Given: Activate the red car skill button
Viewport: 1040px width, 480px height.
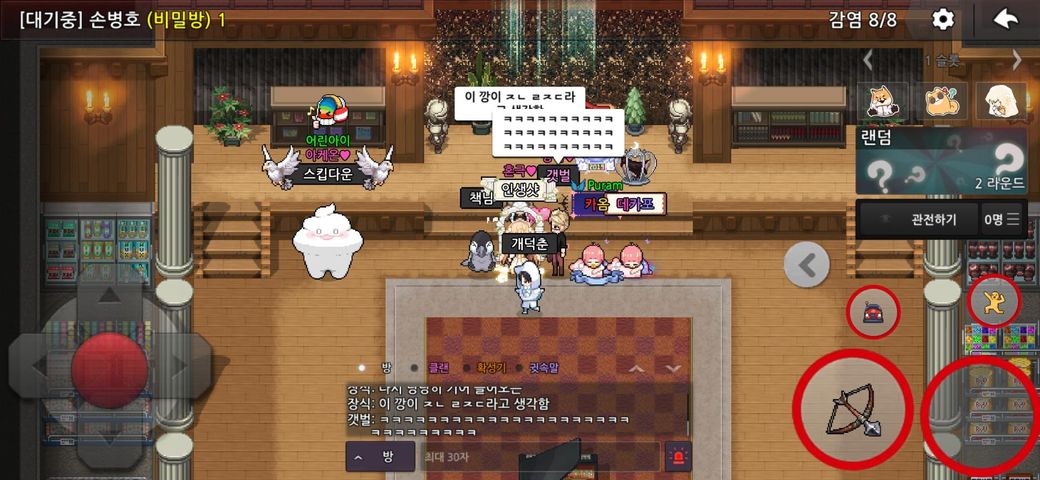Looking at the screenshot, I should [x=874, y=312].
